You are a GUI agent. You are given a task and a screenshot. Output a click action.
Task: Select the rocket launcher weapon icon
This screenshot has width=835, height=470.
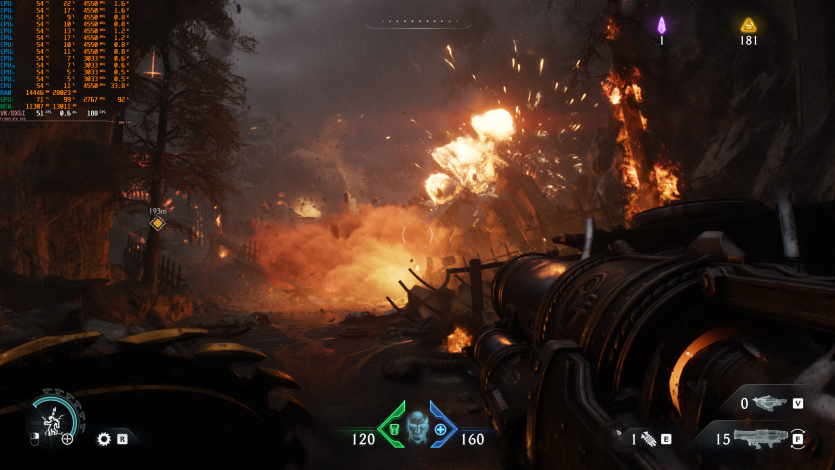pos(761,437)
